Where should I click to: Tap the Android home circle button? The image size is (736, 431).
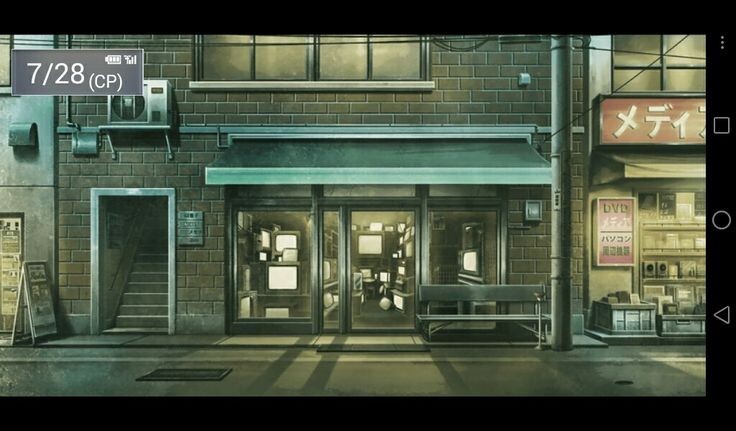point(721,220)
